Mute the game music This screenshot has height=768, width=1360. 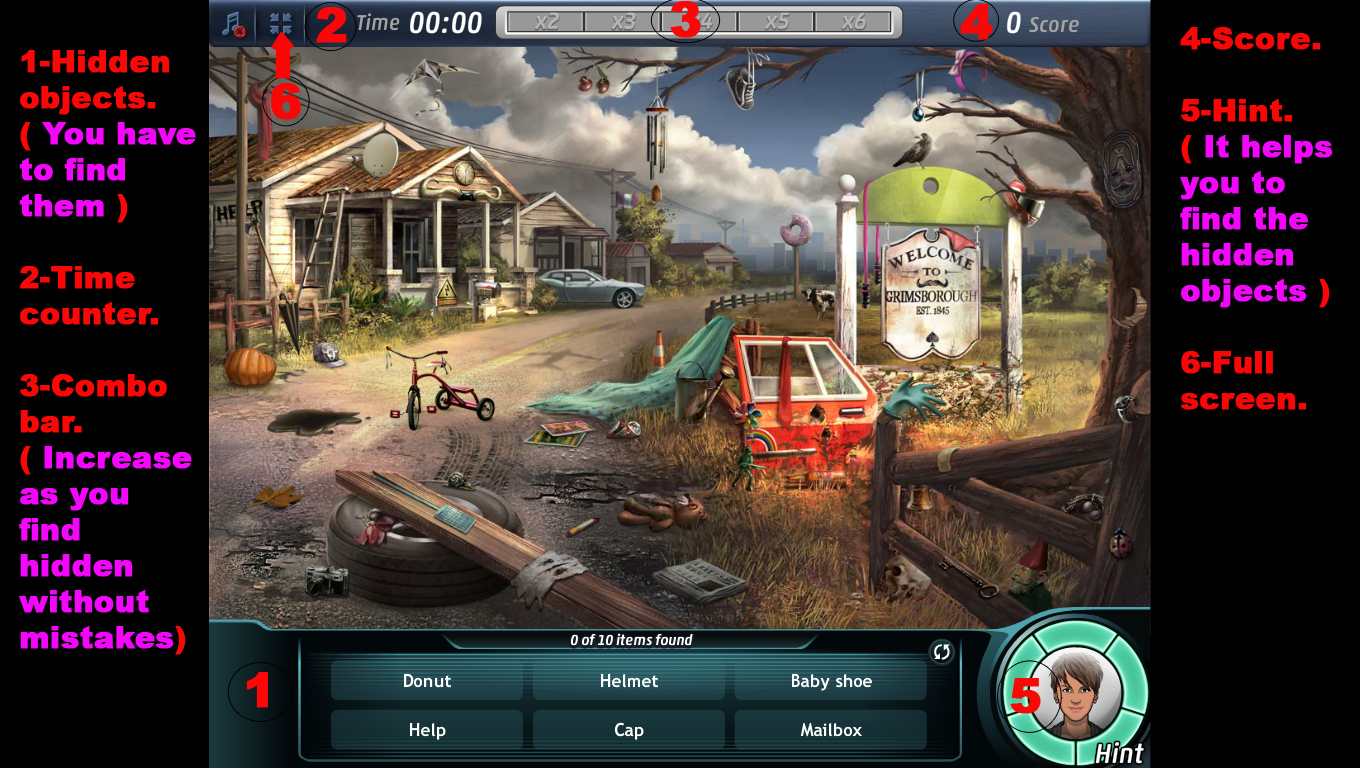(233, 22)
